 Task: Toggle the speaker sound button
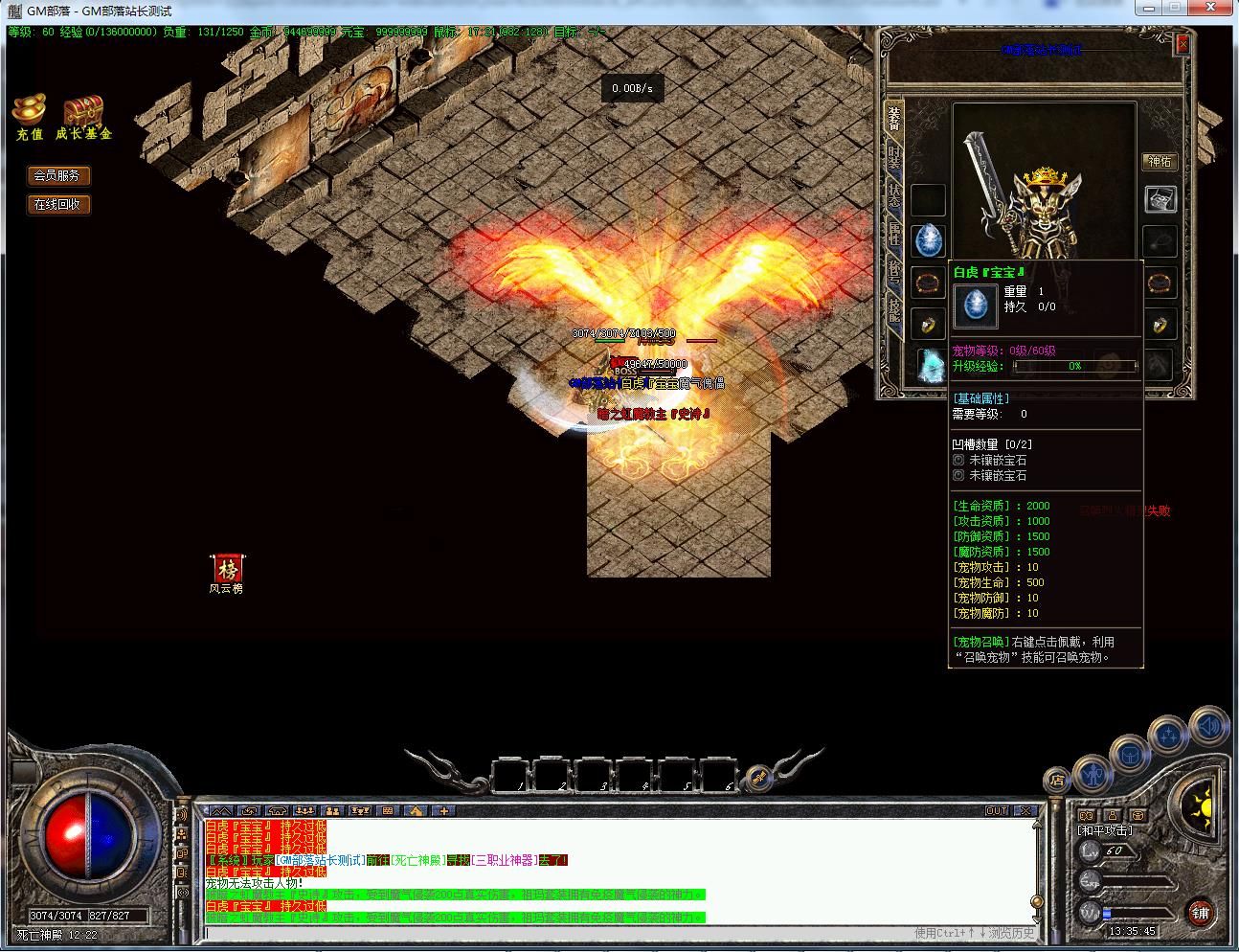(1208, 728)
